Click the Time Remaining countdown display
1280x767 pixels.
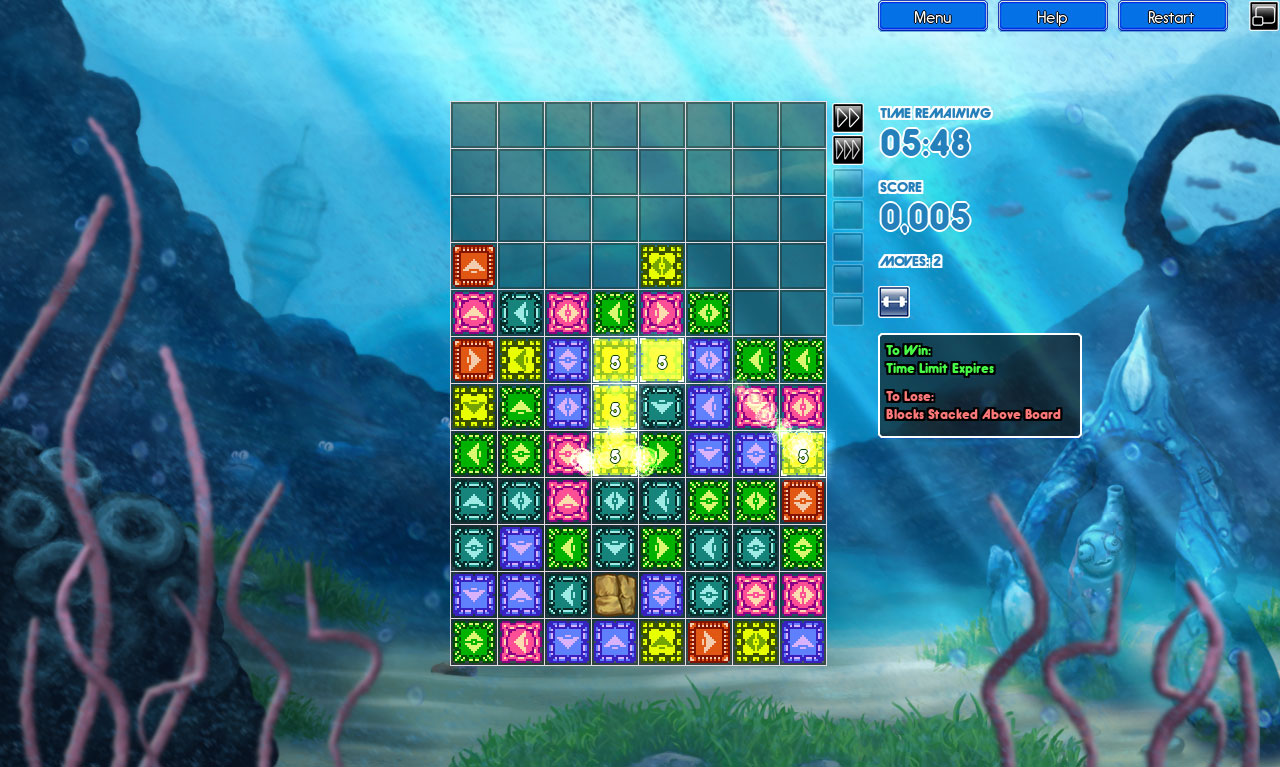[x=925, y=144]
